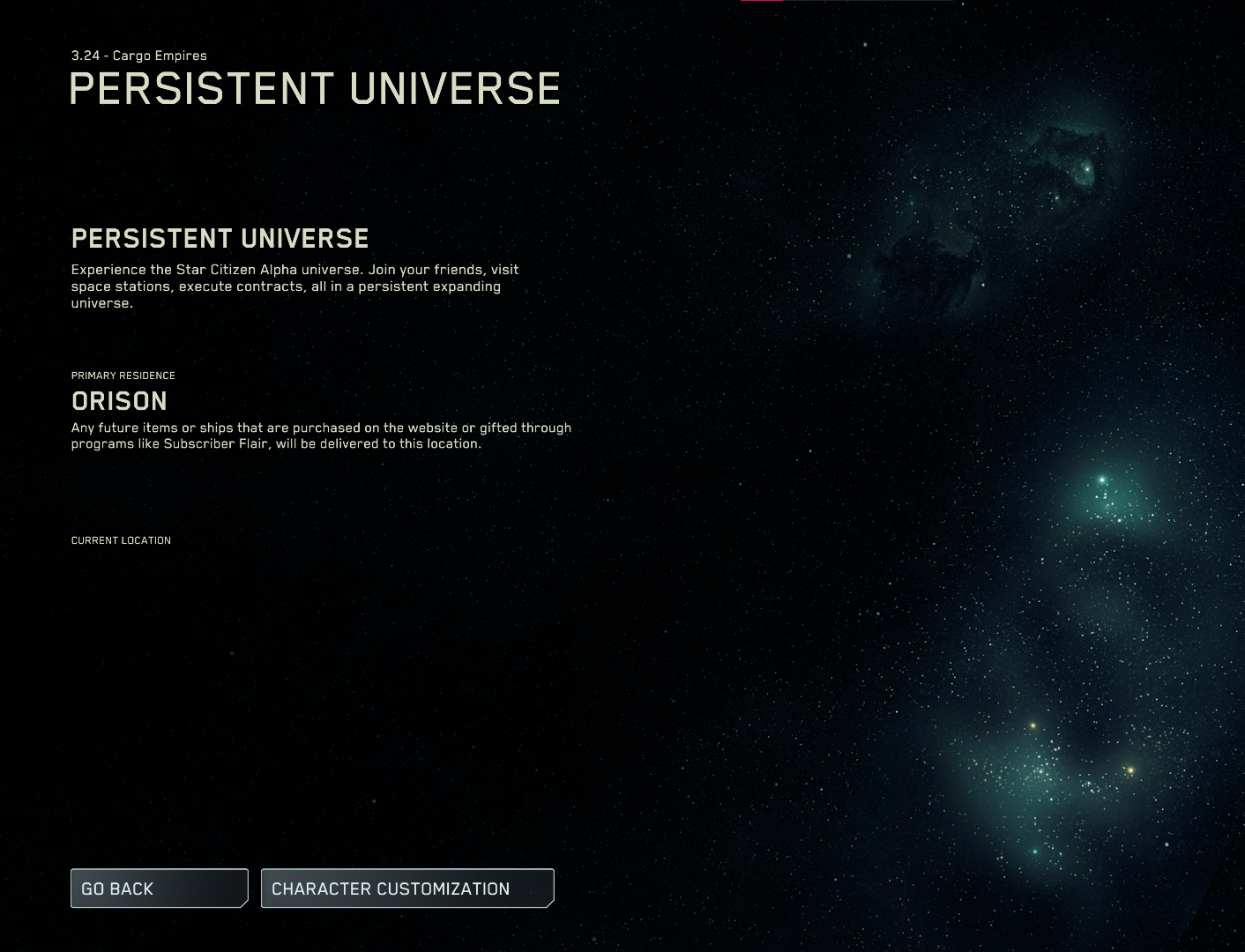Screen dimensions: 1245x952
Task: Click the Go Back button
Action: [x=159, y=889]
